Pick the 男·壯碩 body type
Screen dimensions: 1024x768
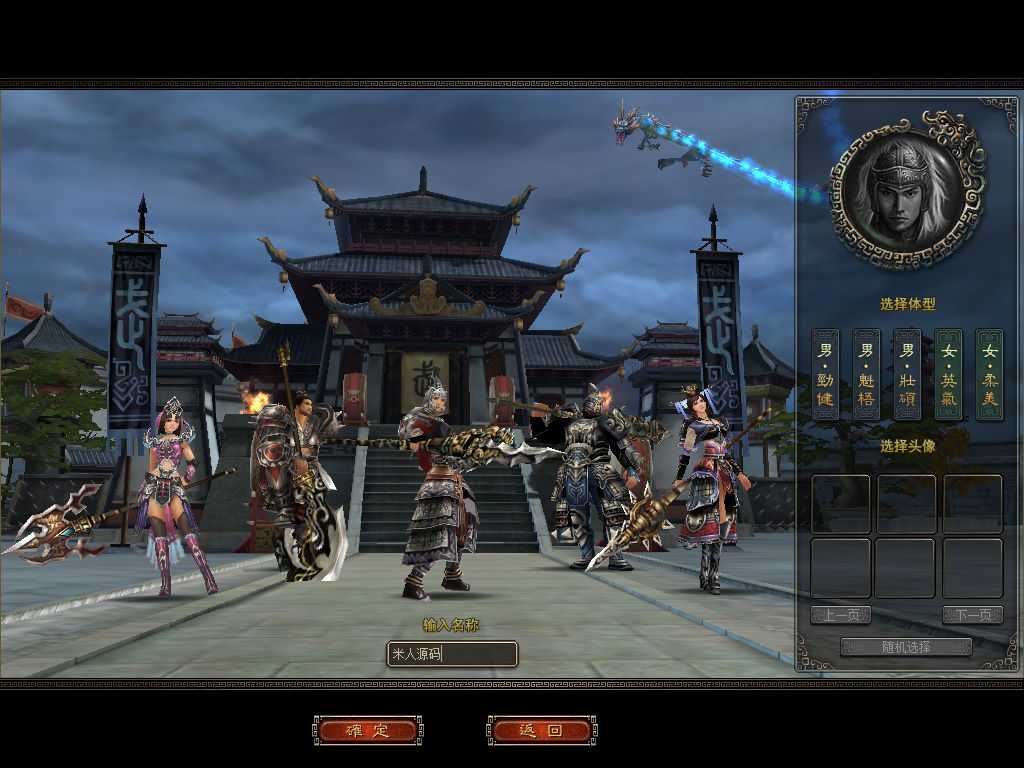907,374
